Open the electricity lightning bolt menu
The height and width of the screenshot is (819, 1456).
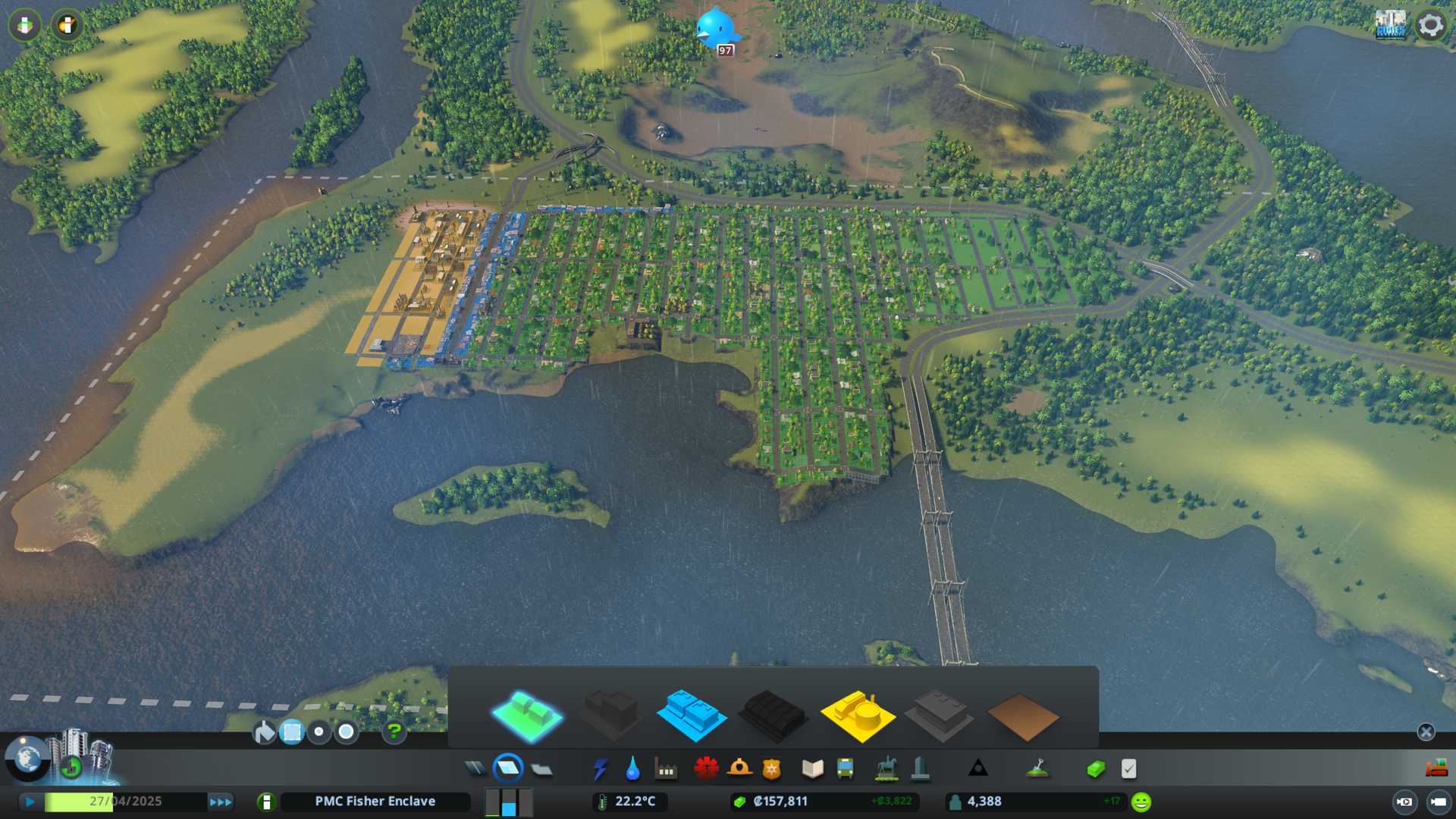click(600, 769)
